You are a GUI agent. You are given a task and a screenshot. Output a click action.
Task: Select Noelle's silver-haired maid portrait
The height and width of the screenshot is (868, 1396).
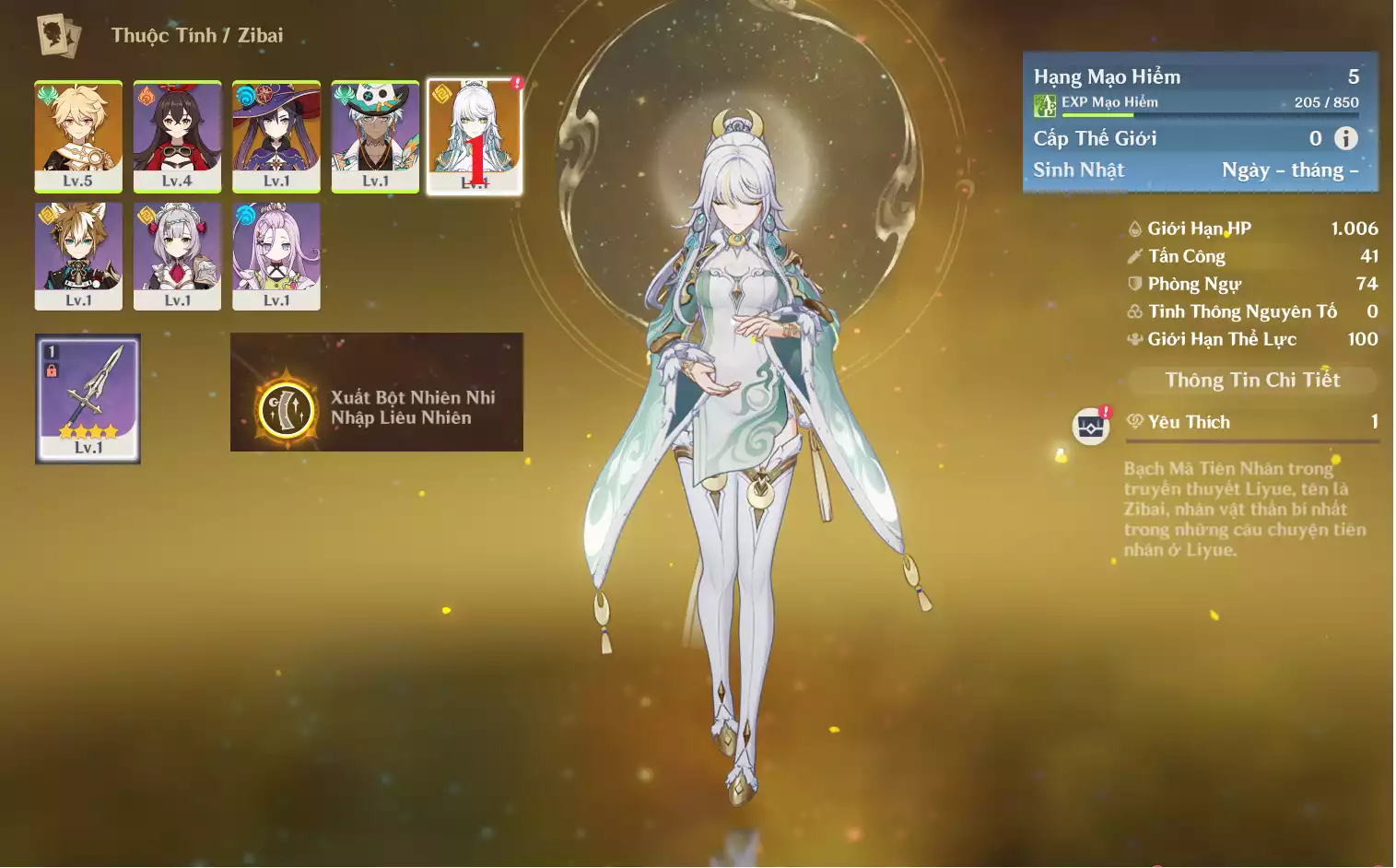coord(177,255)
